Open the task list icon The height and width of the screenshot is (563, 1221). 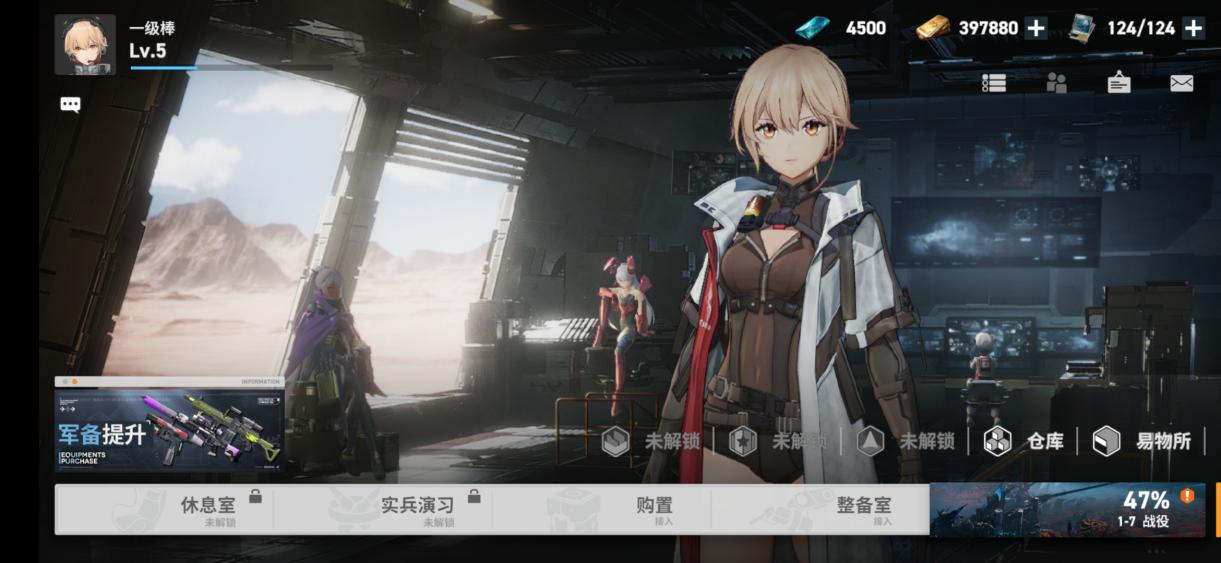(x=993, y=84)
